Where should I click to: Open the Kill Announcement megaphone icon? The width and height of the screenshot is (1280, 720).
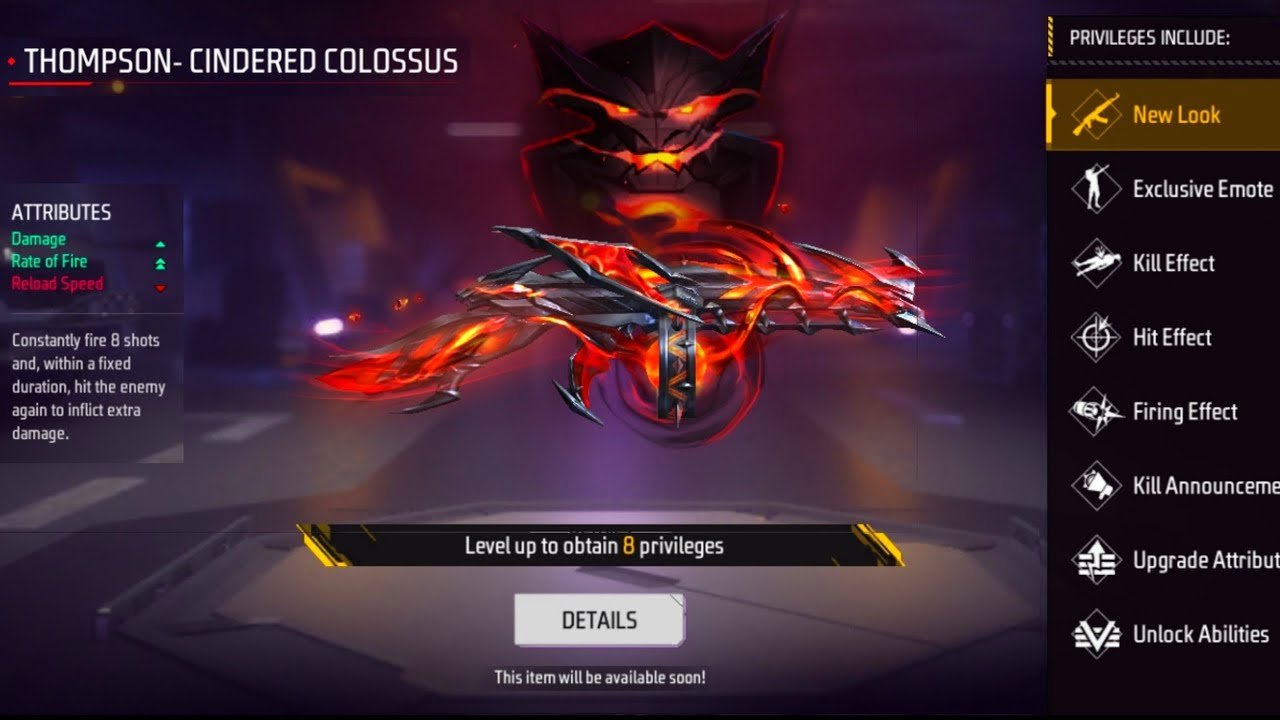tap(1096, 485)
